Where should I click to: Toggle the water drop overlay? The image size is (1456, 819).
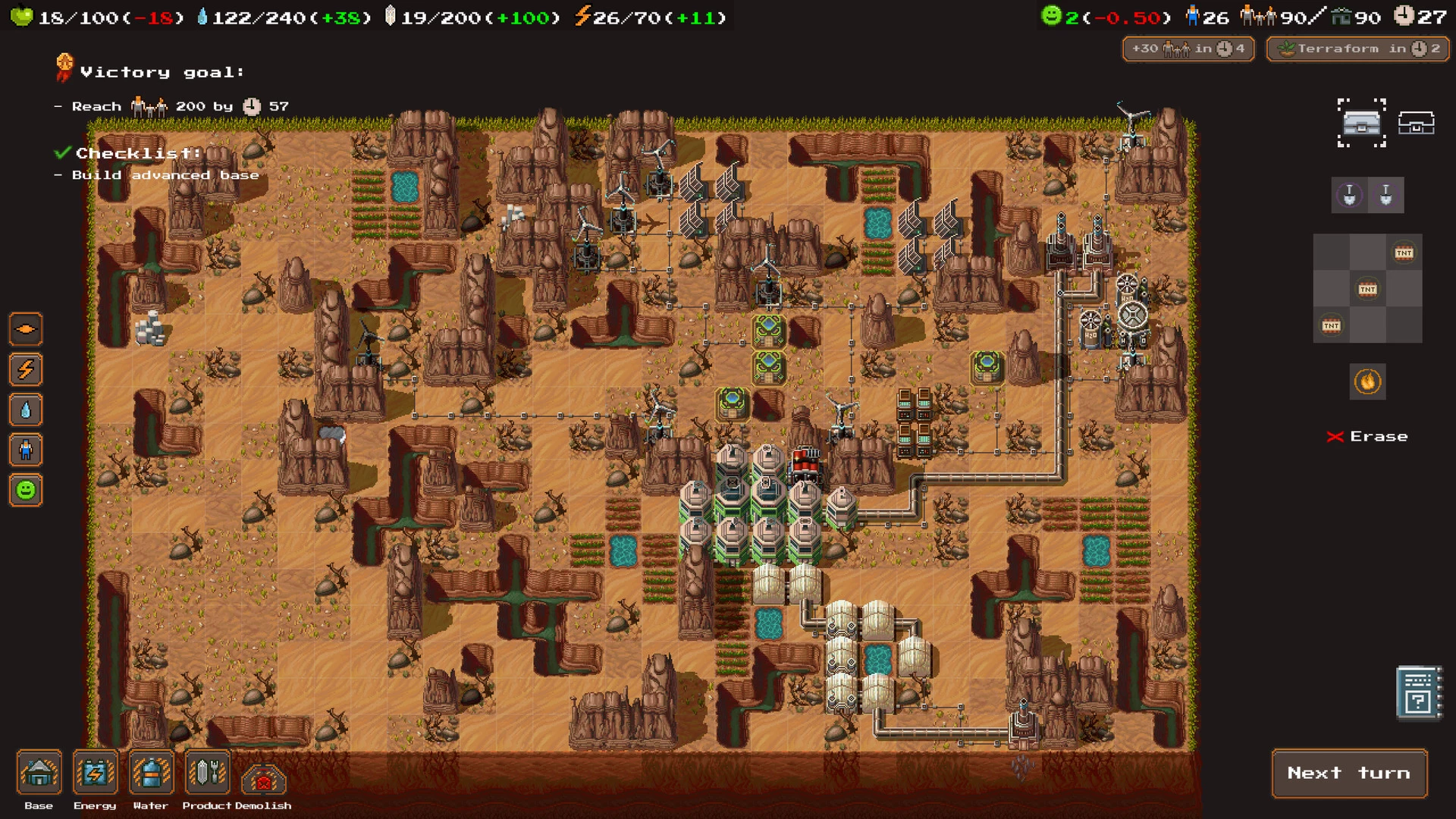pos(26,410)
